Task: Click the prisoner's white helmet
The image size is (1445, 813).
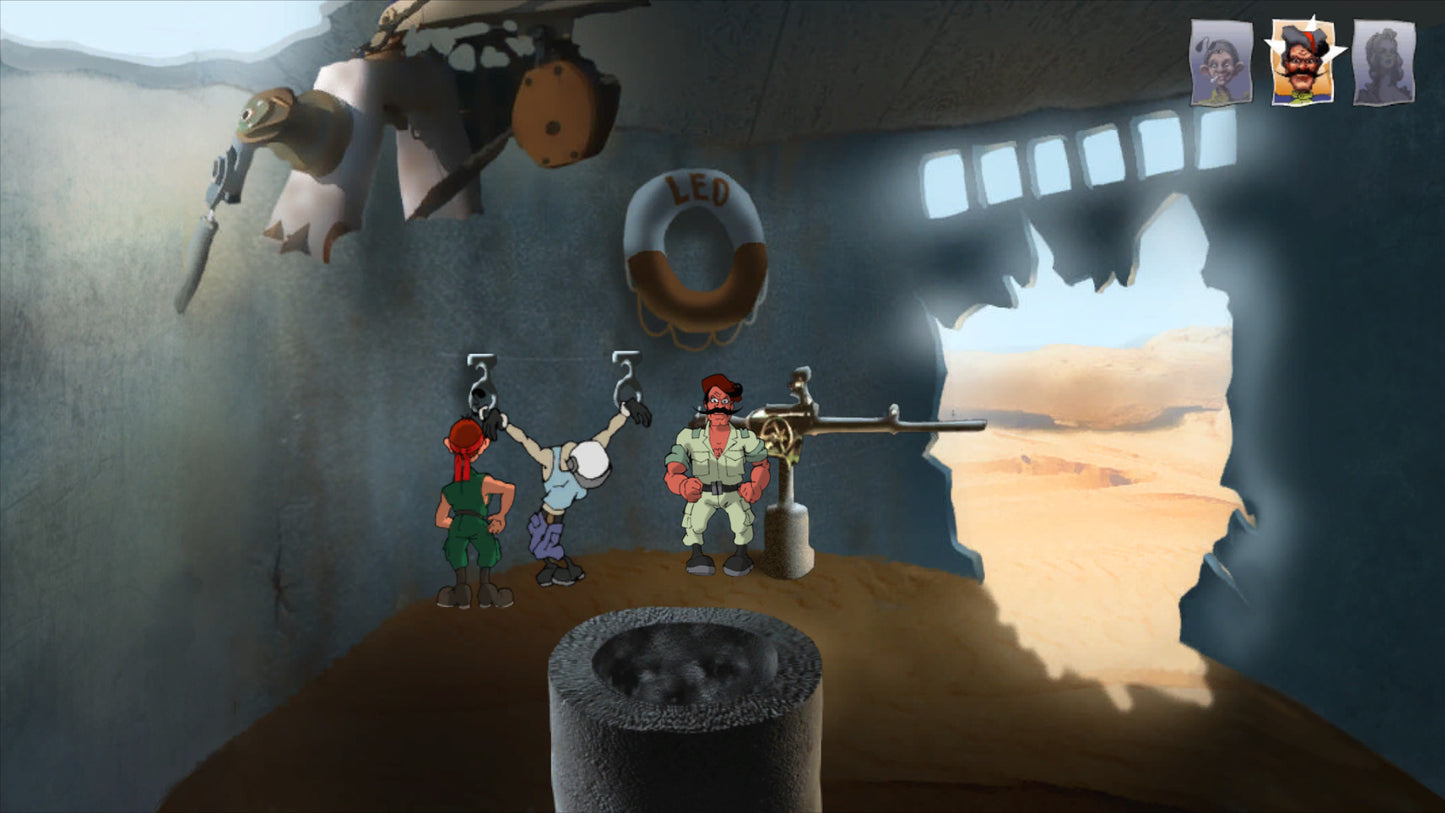Action: pyautogui.click(x=592, y=462)
